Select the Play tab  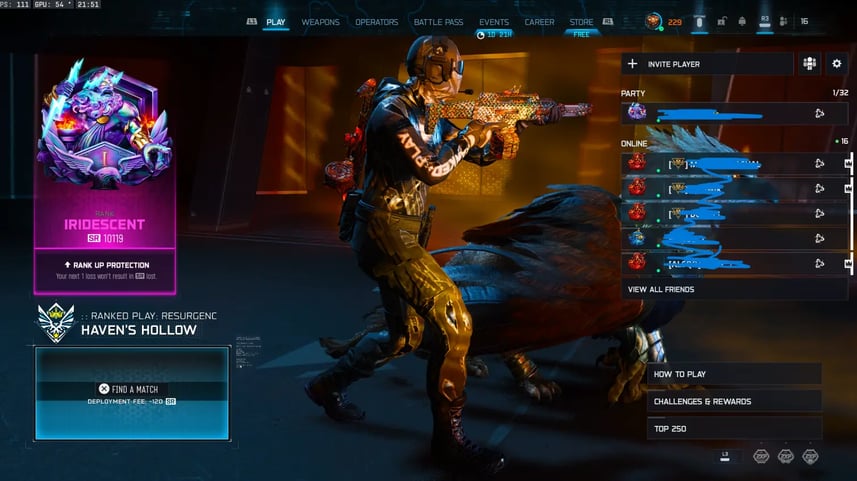(275, 22)
